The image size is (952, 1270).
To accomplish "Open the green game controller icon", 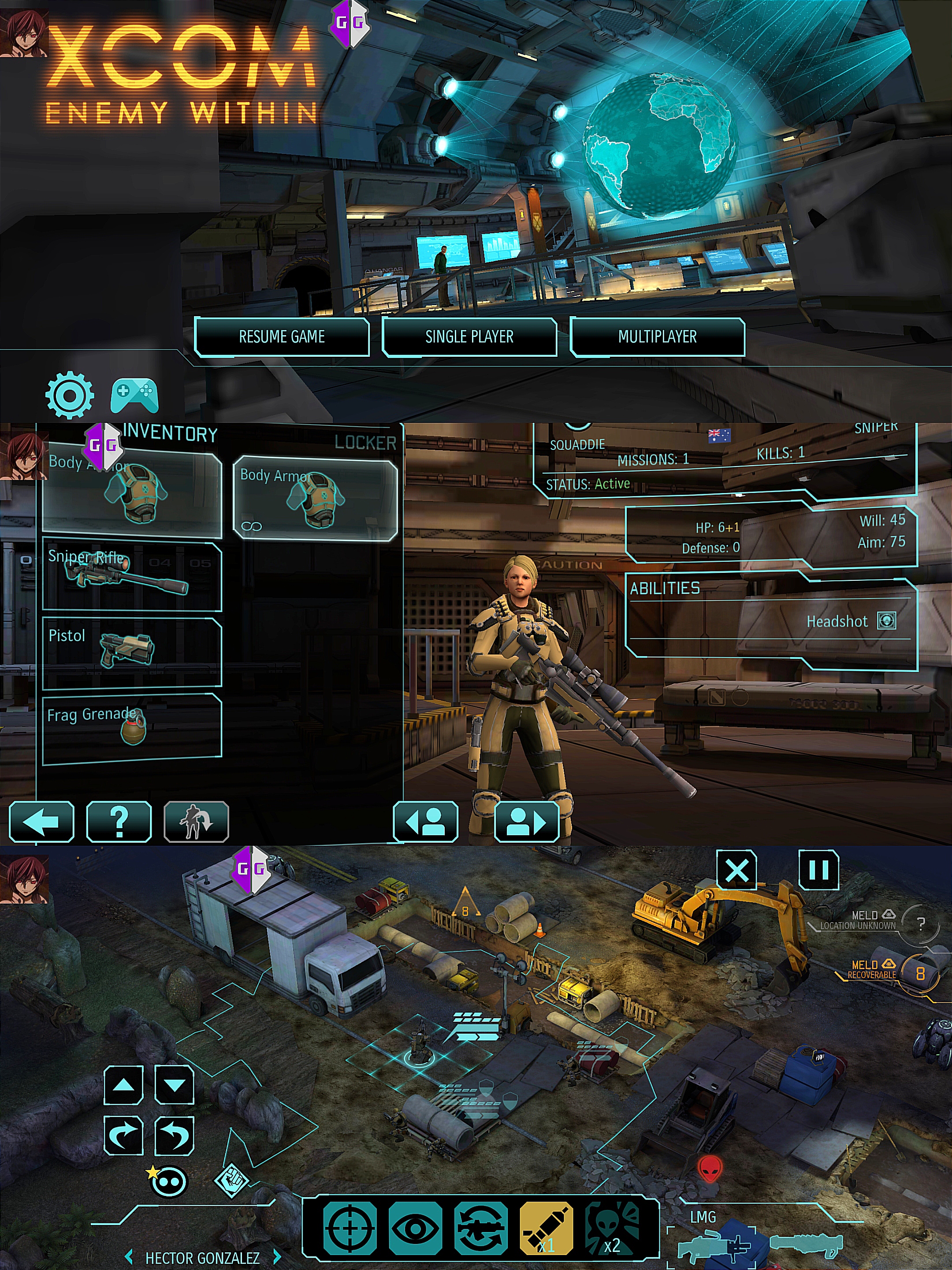I will pos(134,395).
